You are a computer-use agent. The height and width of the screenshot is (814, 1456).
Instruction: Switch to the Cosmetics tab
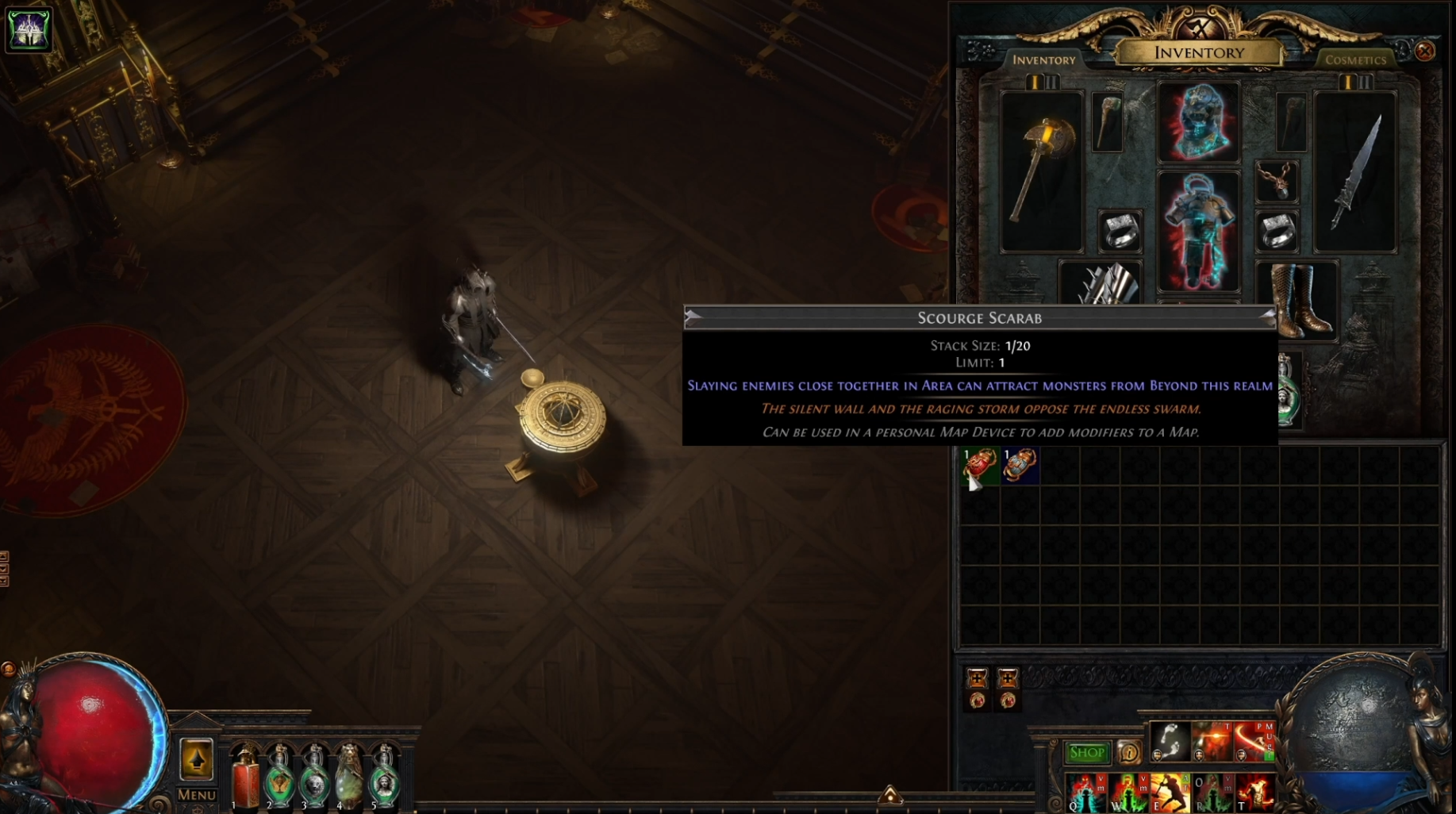click(1355, 60)
